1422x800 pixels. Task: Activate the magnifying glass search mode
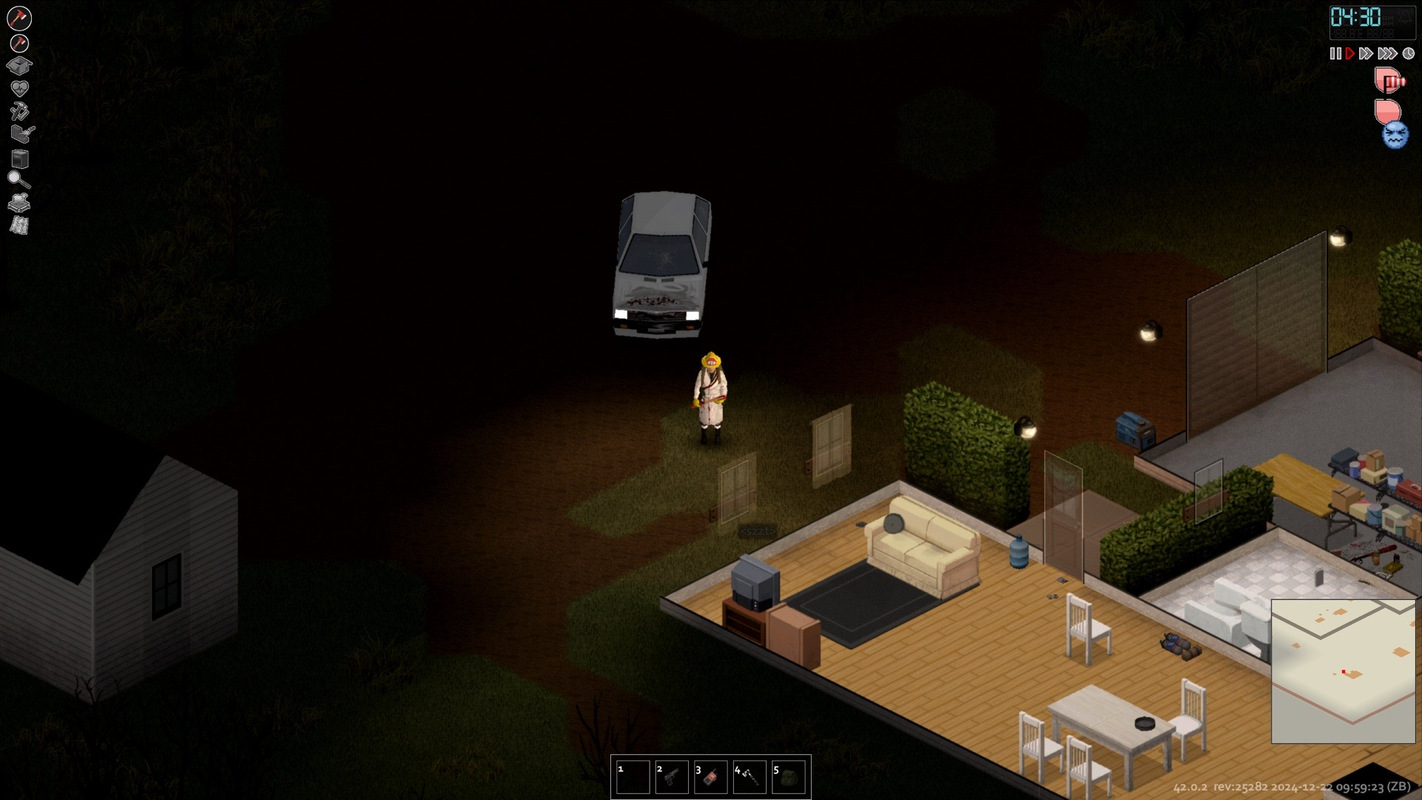[19, 180]
